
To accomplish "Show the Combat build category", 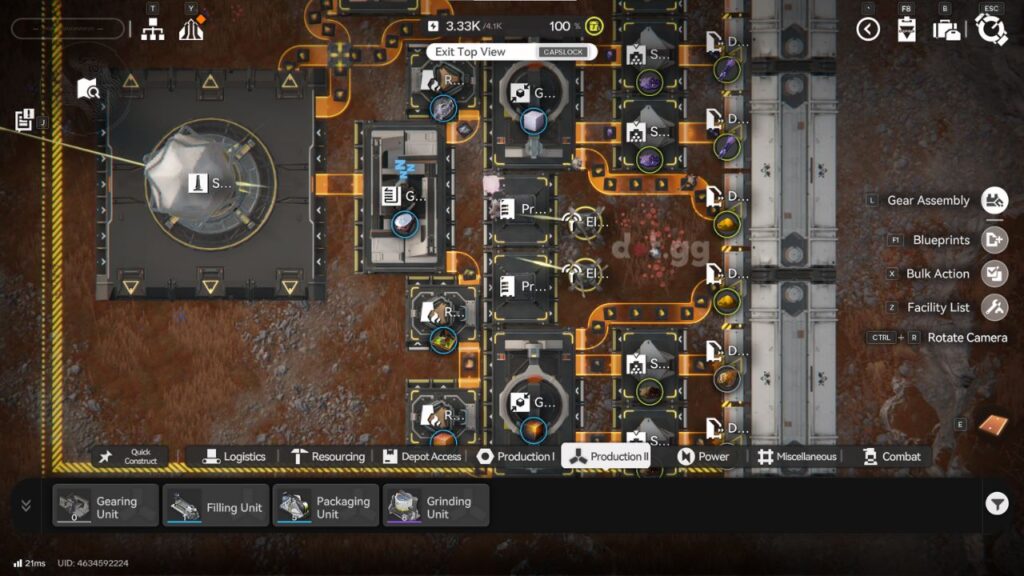I will tap(889, 457).
